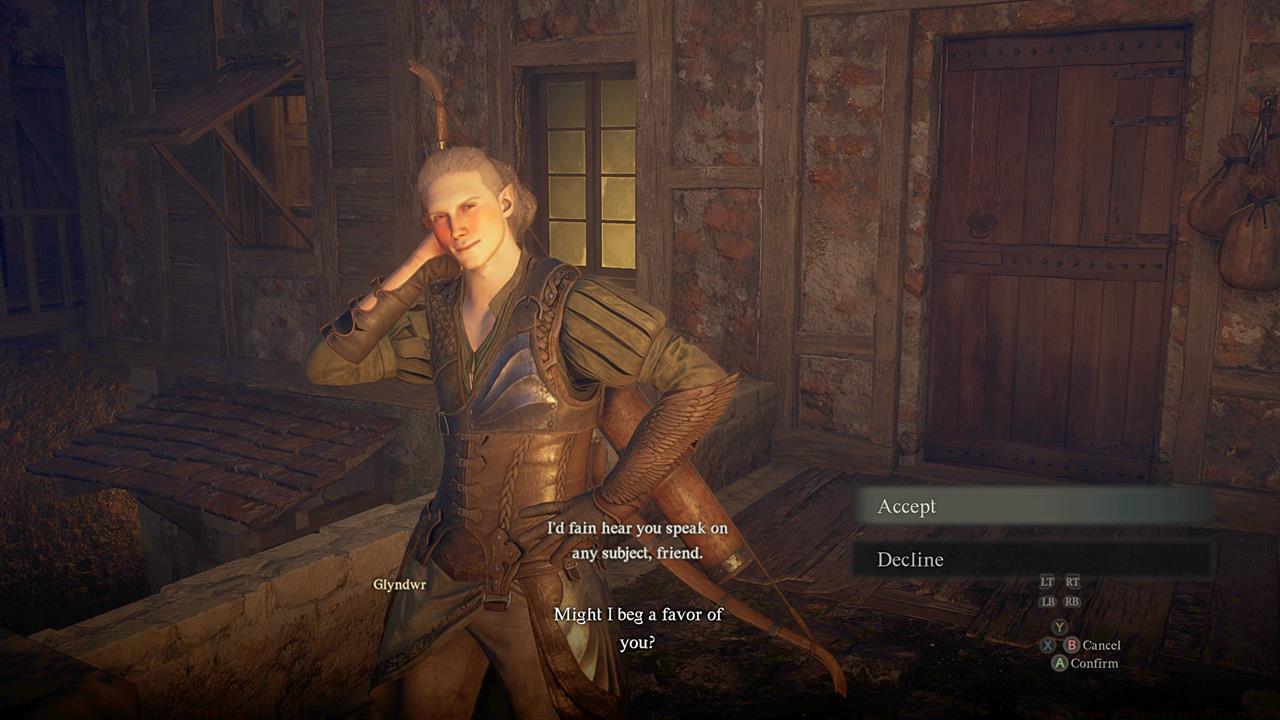Click the LB bumper prompt icon
Screen dimensions: 1280x720
[1050, 601]
